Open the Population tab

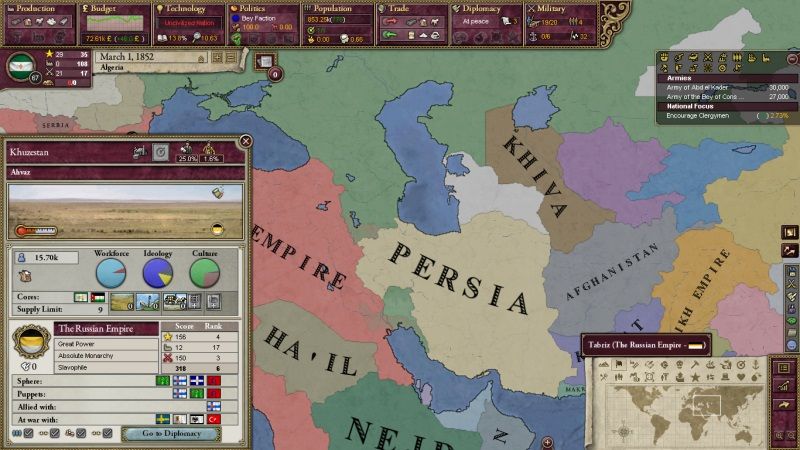pos(335,8)
